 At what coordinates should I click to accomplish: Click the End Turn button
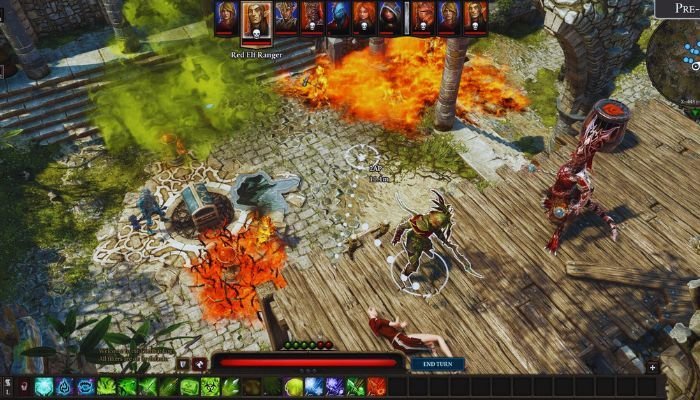437,364
